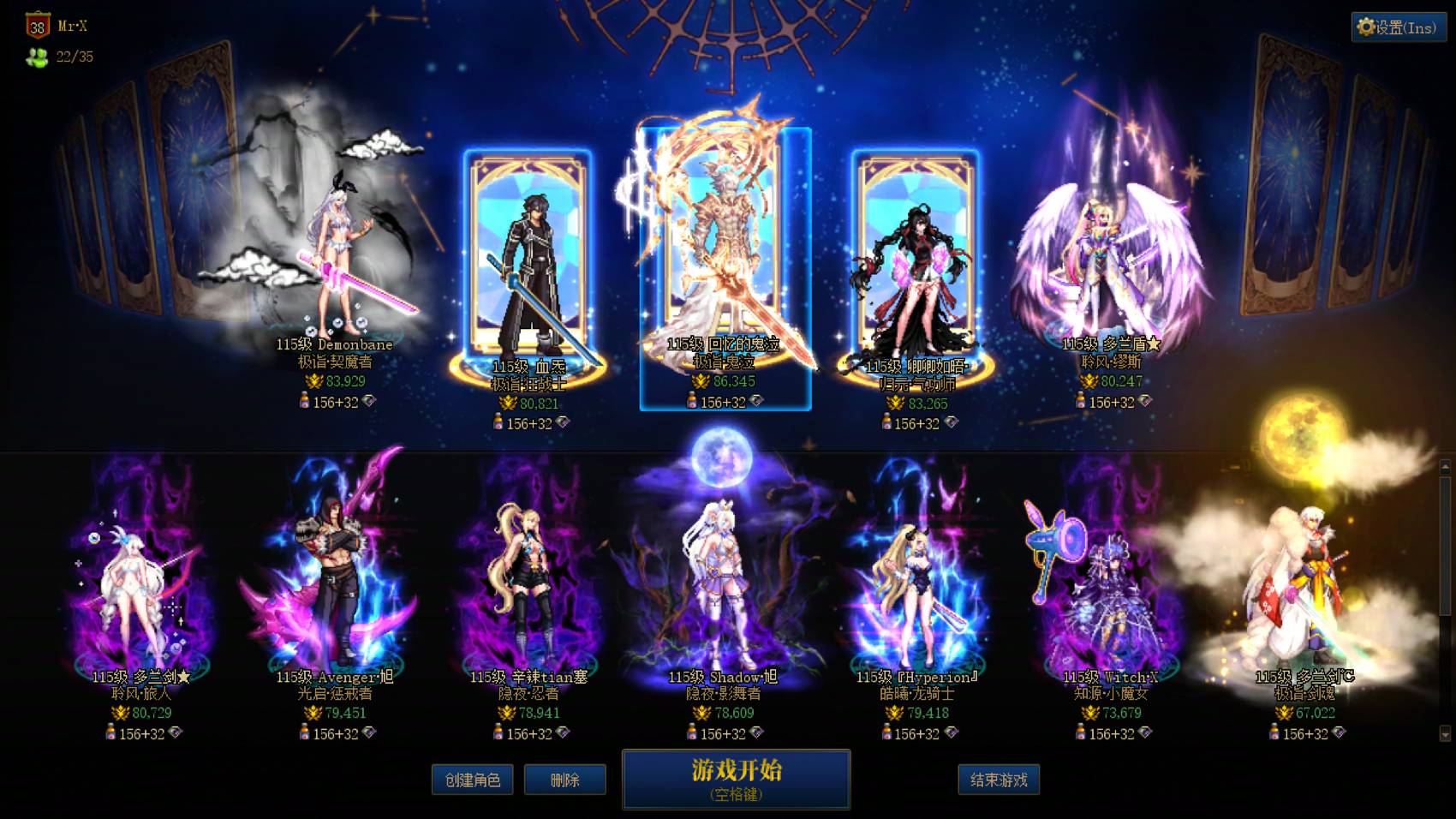Select the Demonbane character

coord(334,248)
